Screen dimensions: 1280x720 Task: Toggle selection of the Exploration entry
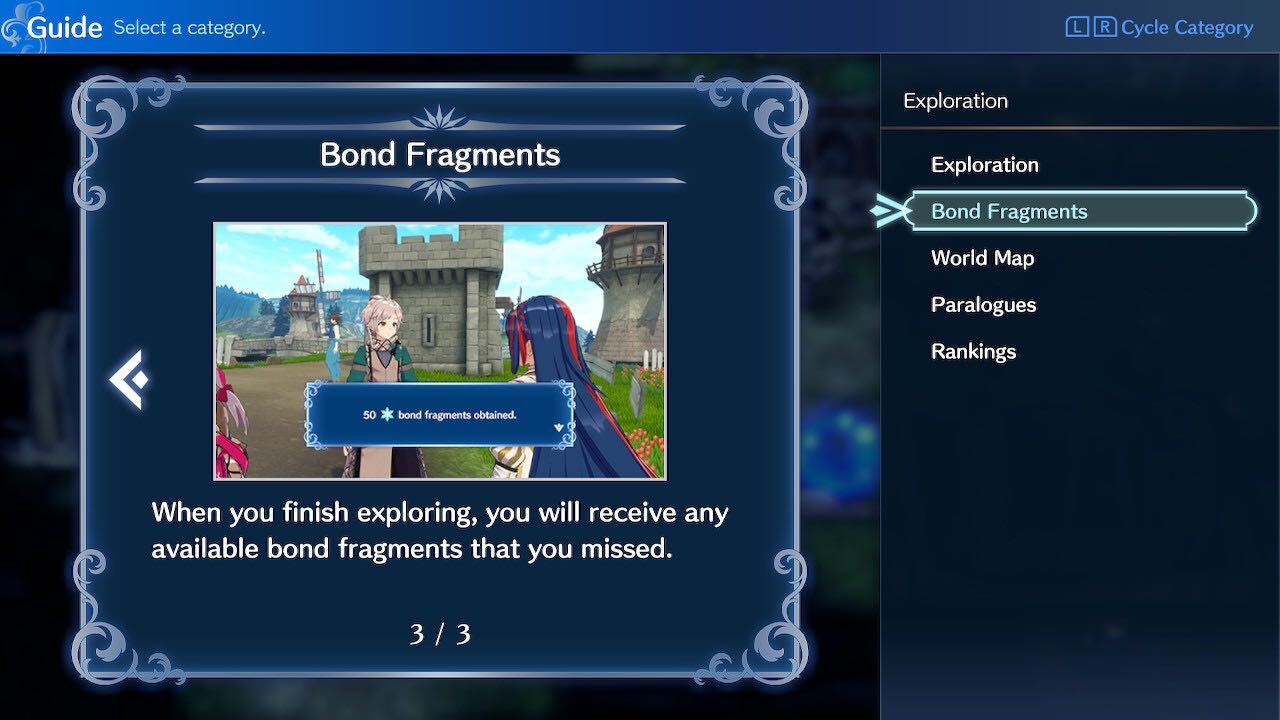click(x=984, y=164)
